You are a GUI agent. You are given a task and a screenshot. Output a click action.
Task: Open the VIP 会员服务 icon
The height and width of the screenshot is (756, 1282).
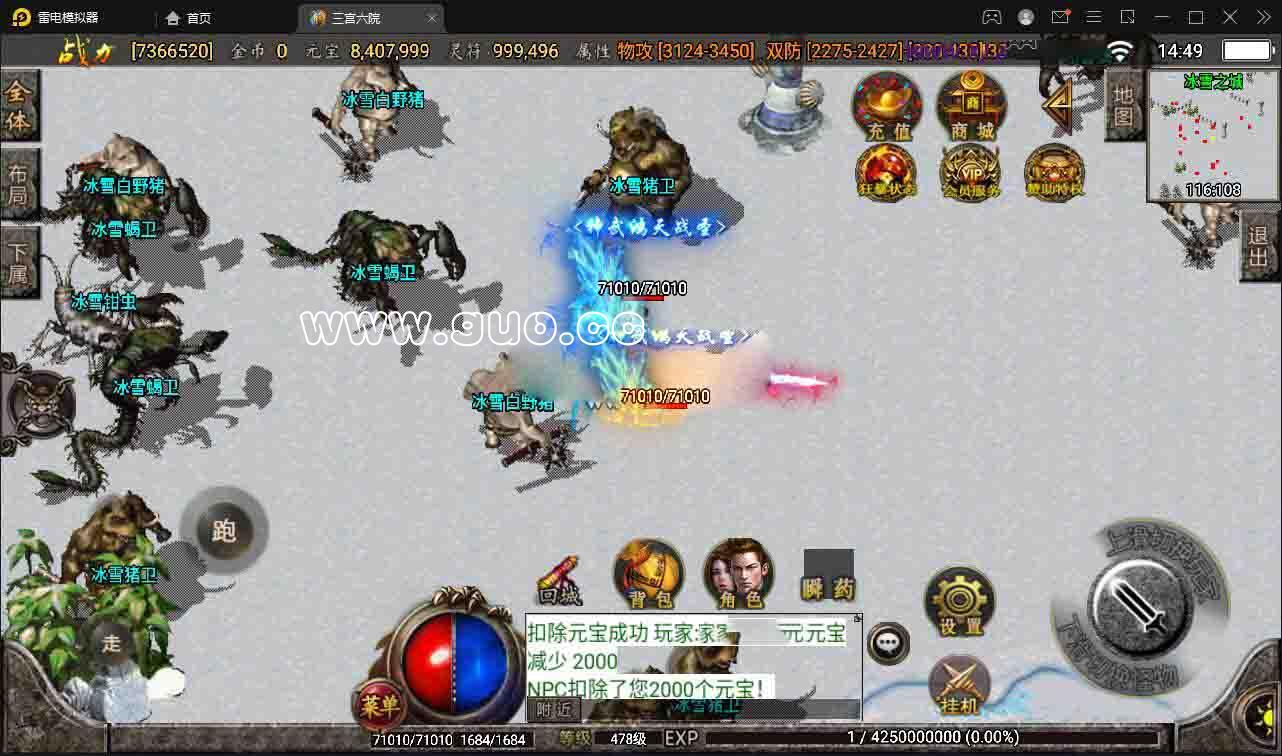pyautogui.click(x=969, y=172)
